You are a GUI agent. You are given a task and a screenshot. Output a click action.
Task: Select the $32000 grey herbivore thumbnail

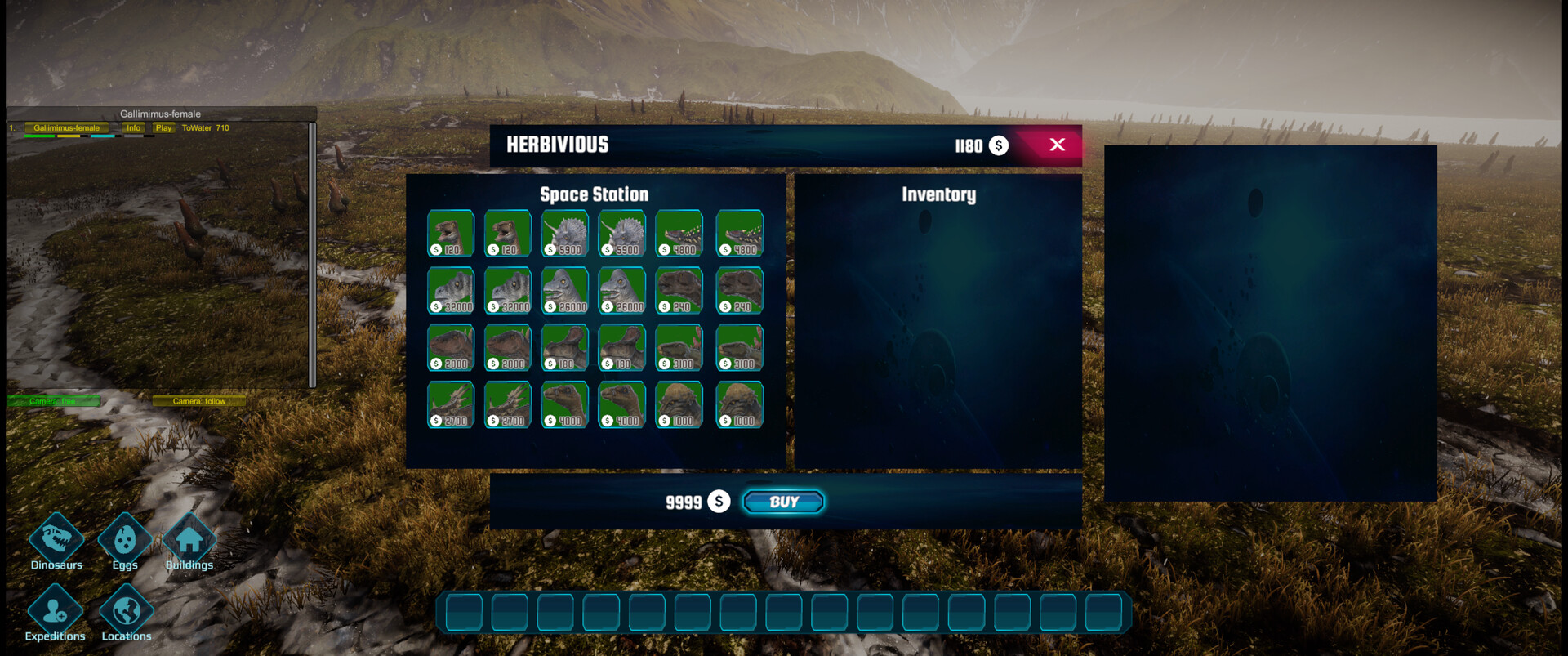point(450,290)
